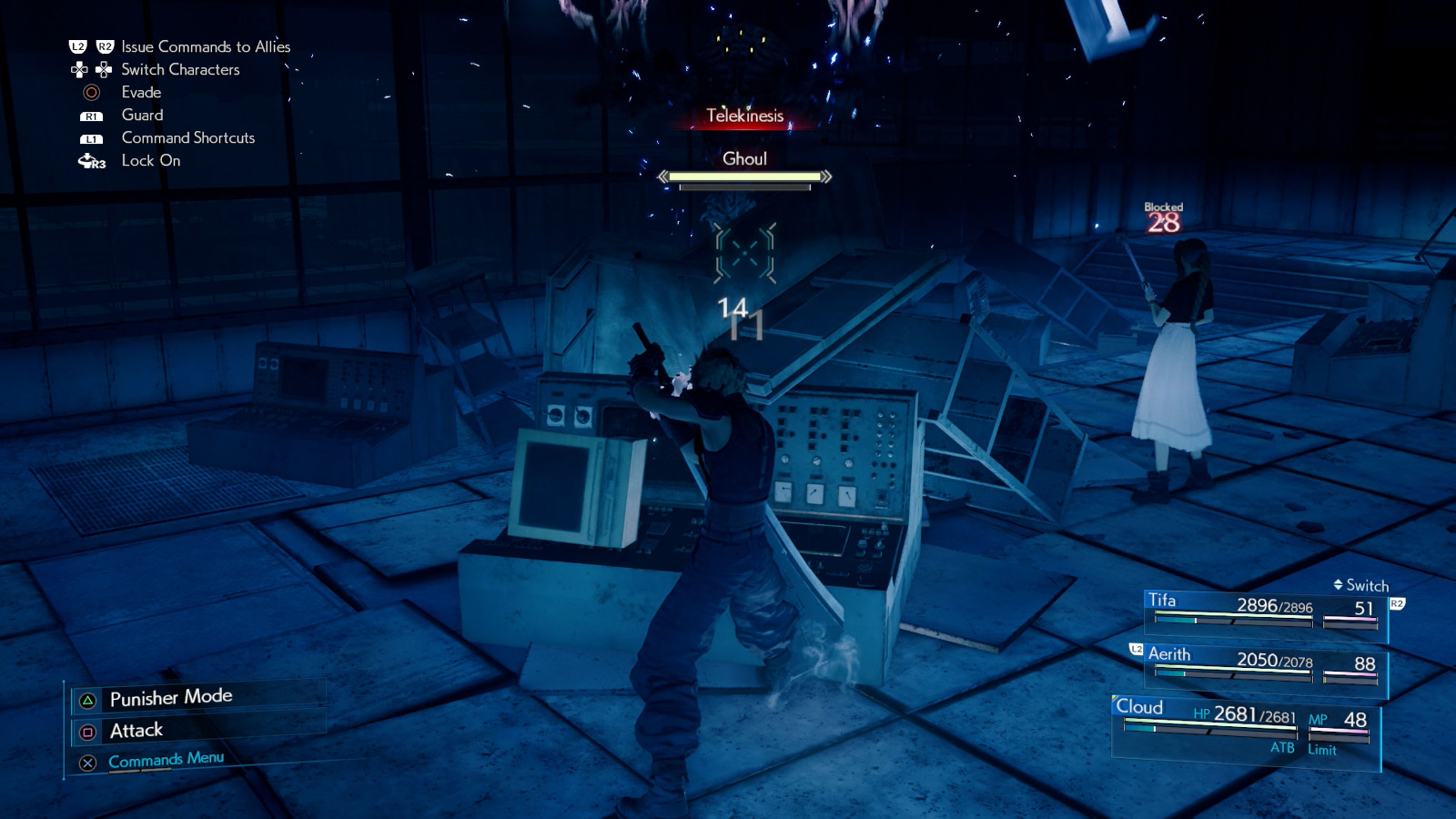This screenshot has width=1456, height=819.
Task: Target the Ghoul enemy nameplate
Action: 744,159
